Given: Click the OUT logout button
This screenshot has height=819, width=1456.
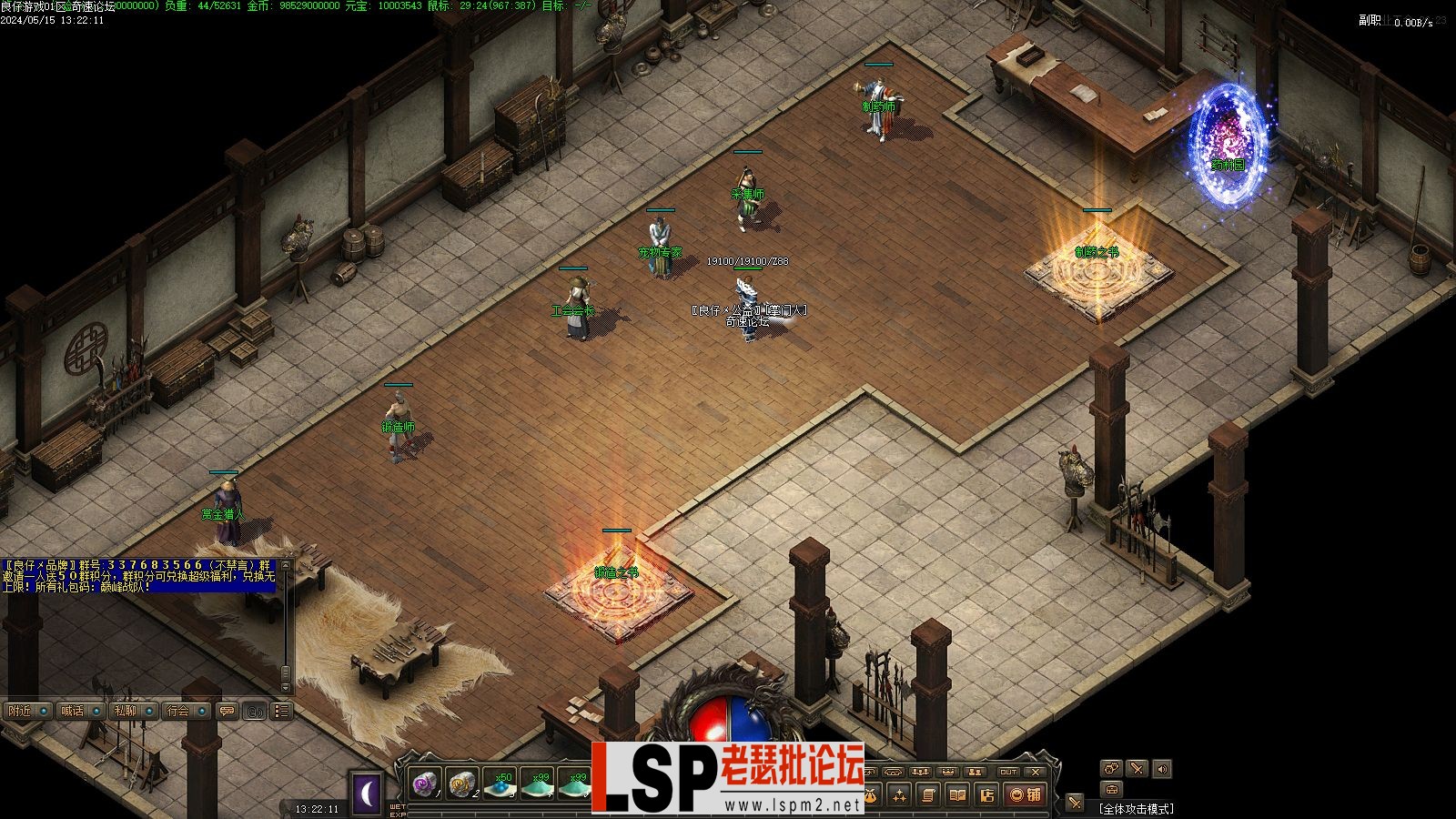Looking at the screenshot, I should point(1008,772).
